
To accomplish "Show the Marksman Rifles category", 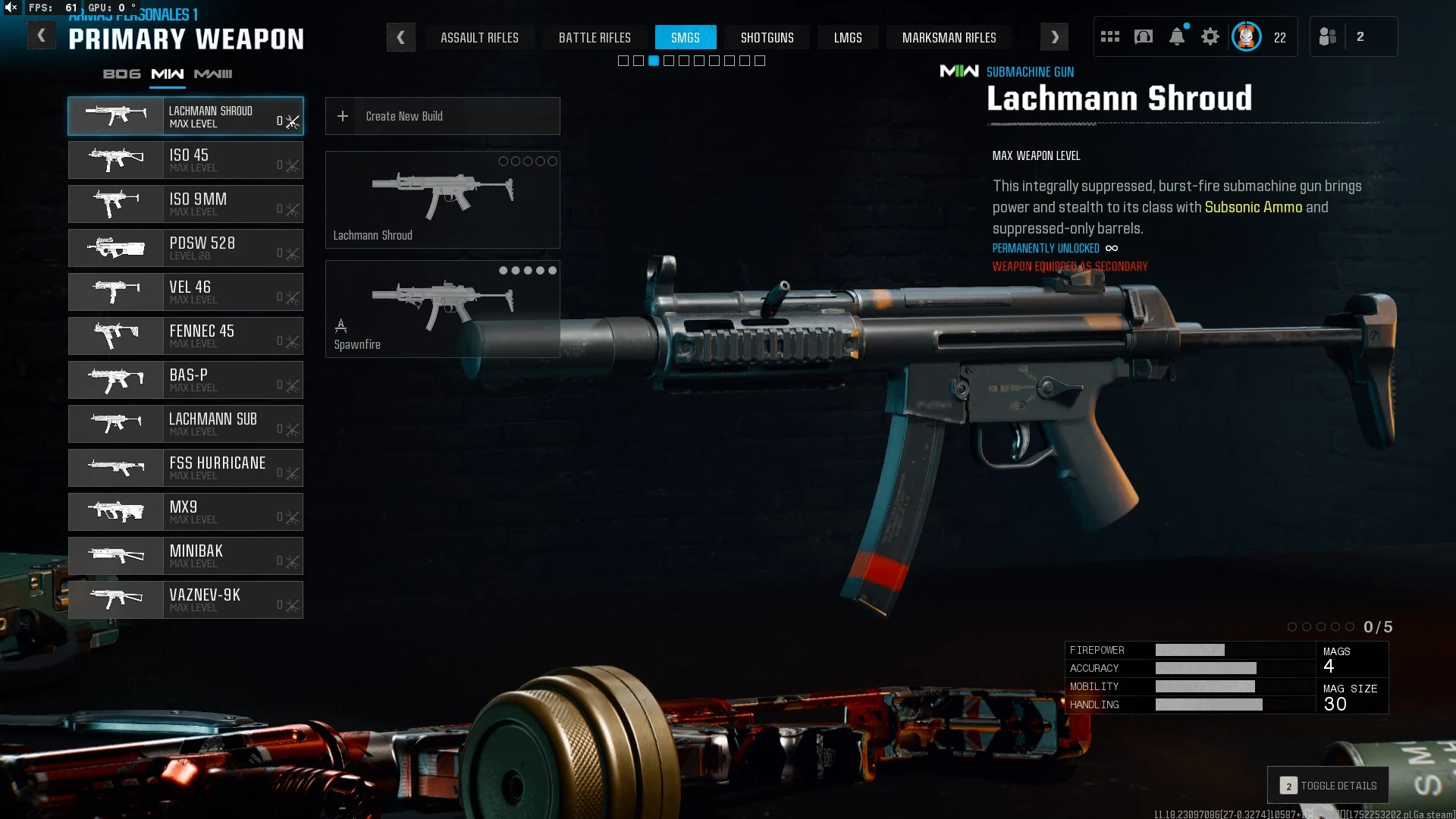I will (949, 37).
